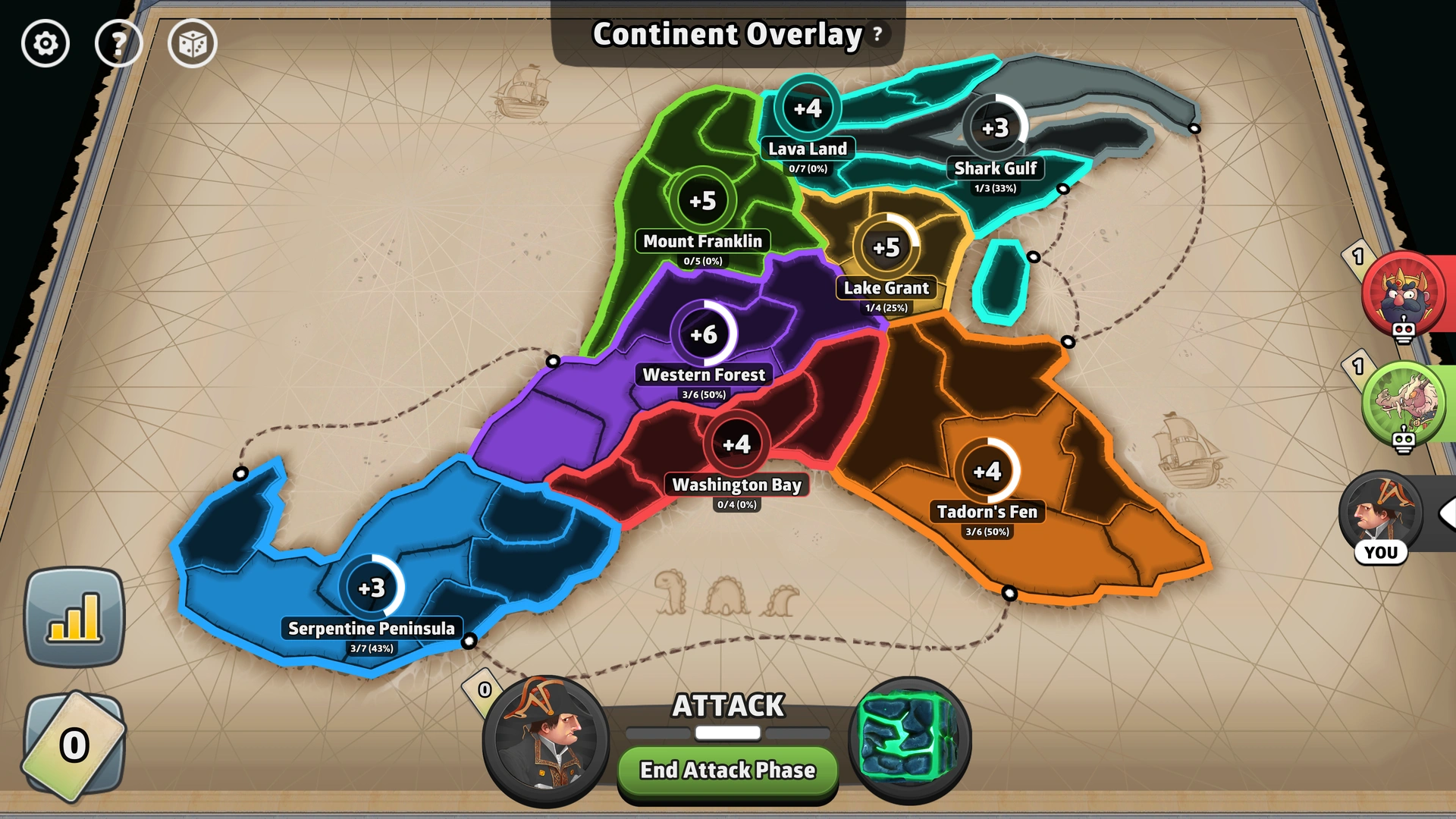Screen dimensions: 1456x819
Task: Click the dice icon in top toolbar
Action: 192,44
